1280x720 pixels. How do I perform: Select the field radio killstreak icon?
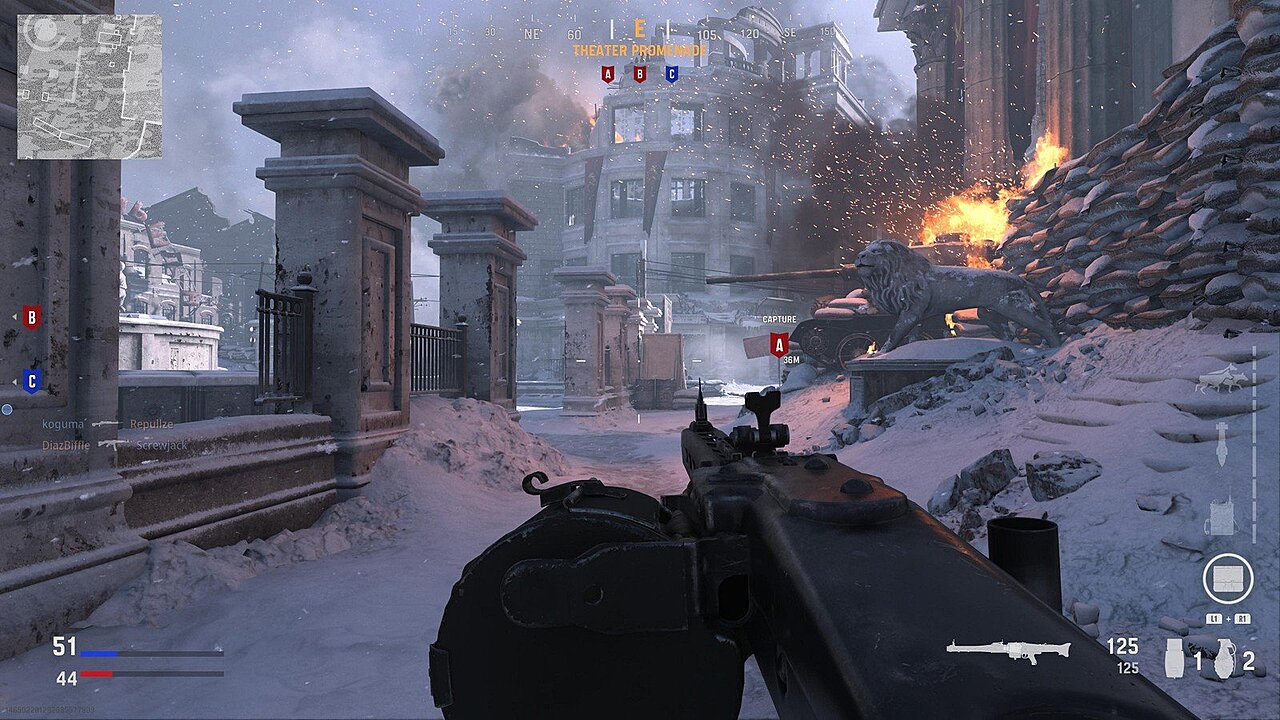tap(1220, 517)
